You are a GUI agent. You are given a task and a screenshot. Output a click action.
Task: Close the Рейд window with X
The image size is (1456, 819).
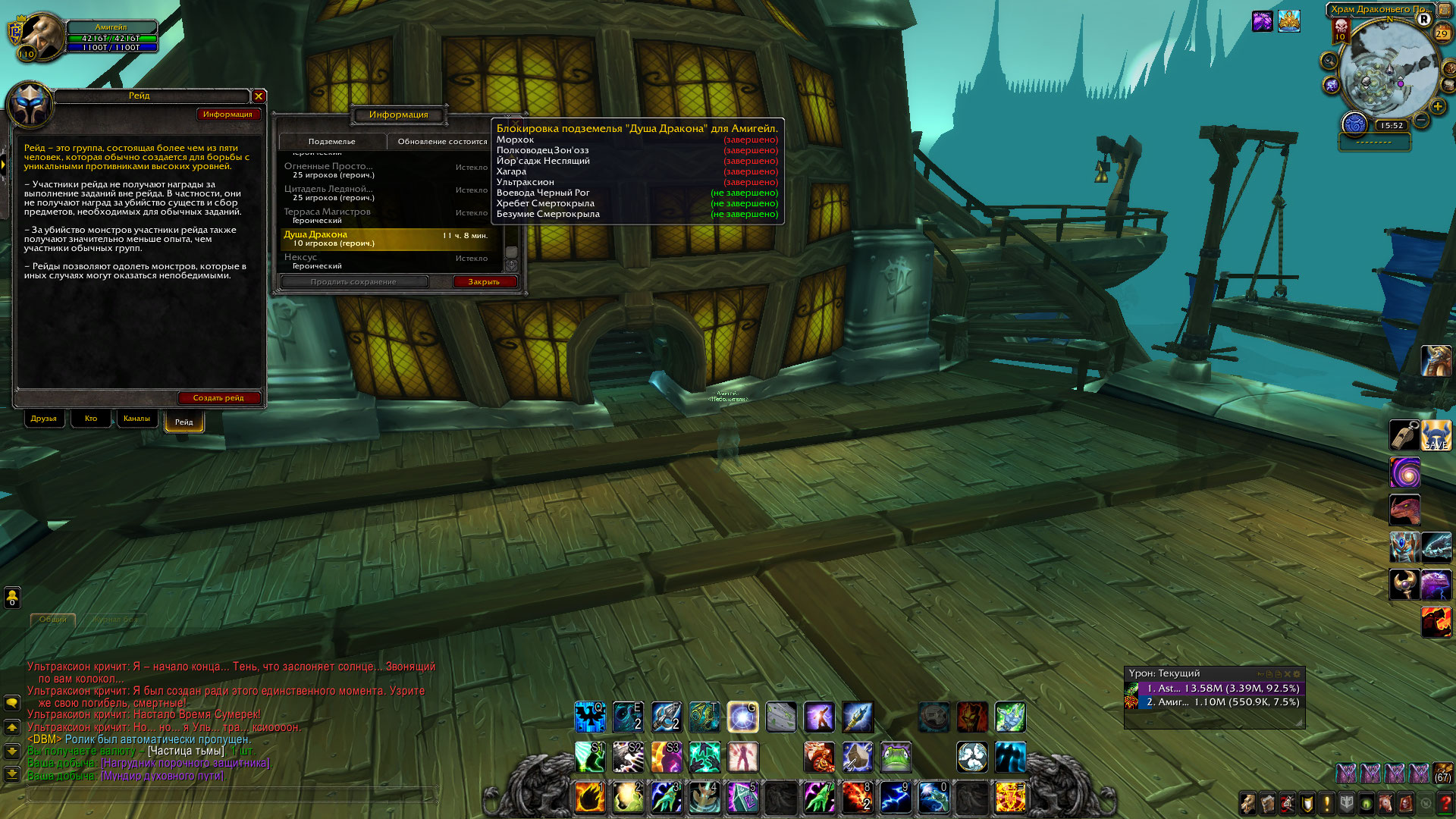click(x=259, y=96)
